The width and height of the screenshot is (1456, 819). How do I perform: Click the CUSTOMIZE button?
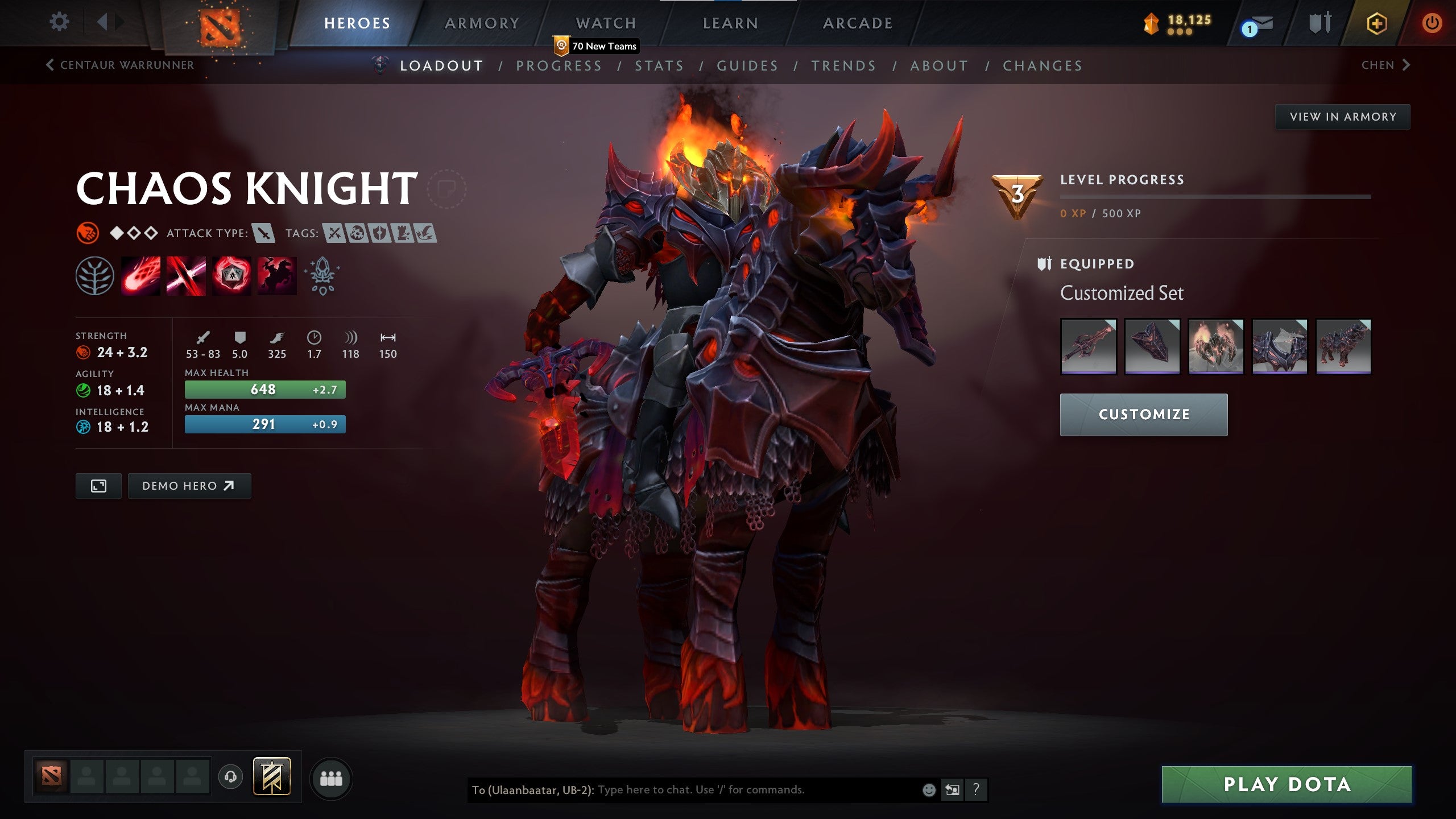1143,414
